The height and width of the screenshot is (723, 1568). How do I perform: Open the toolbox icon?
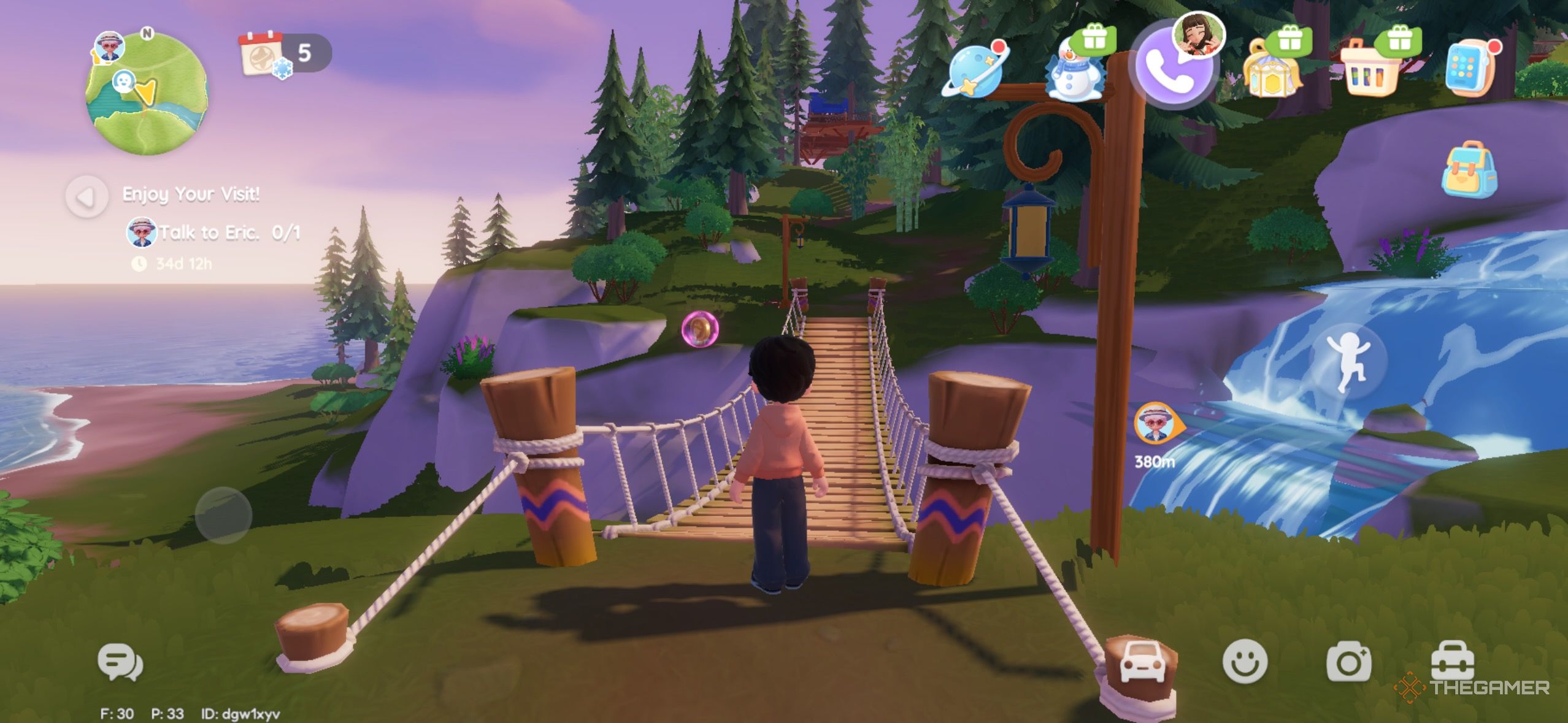pyautogui.click(x=1452, y=660)
